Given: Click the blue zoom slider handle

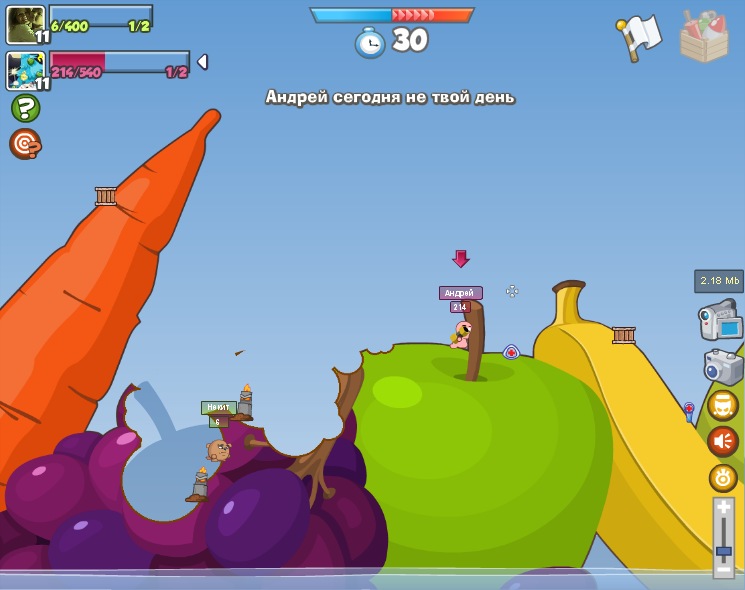Looking at the screenshot, I should (x=724, y=551).
